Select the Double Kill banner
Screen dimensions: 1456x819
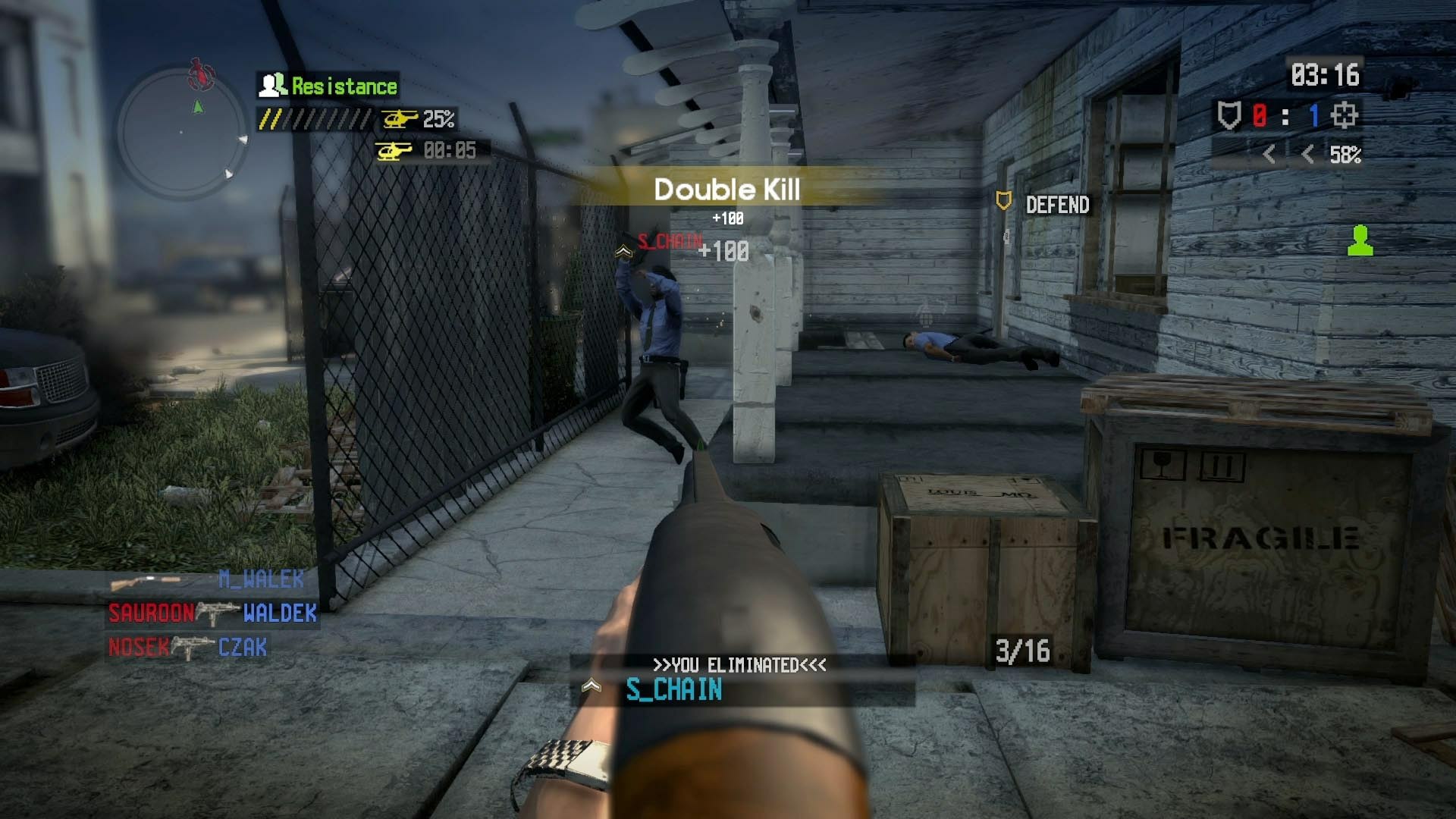pos(726,189)
